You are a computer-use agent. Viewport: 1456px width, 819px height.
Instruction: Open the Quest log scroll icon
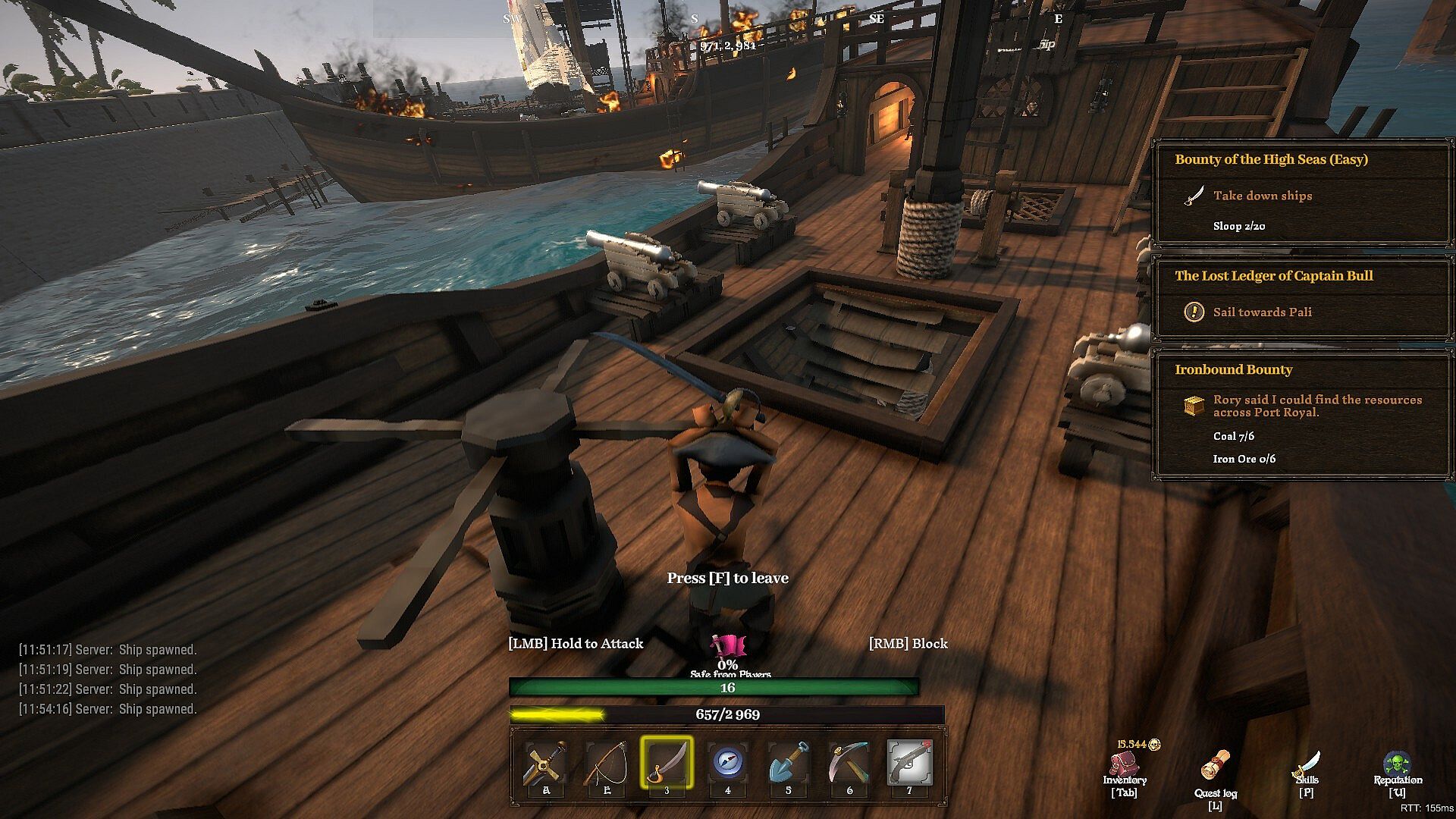(x=1216, y=766)
